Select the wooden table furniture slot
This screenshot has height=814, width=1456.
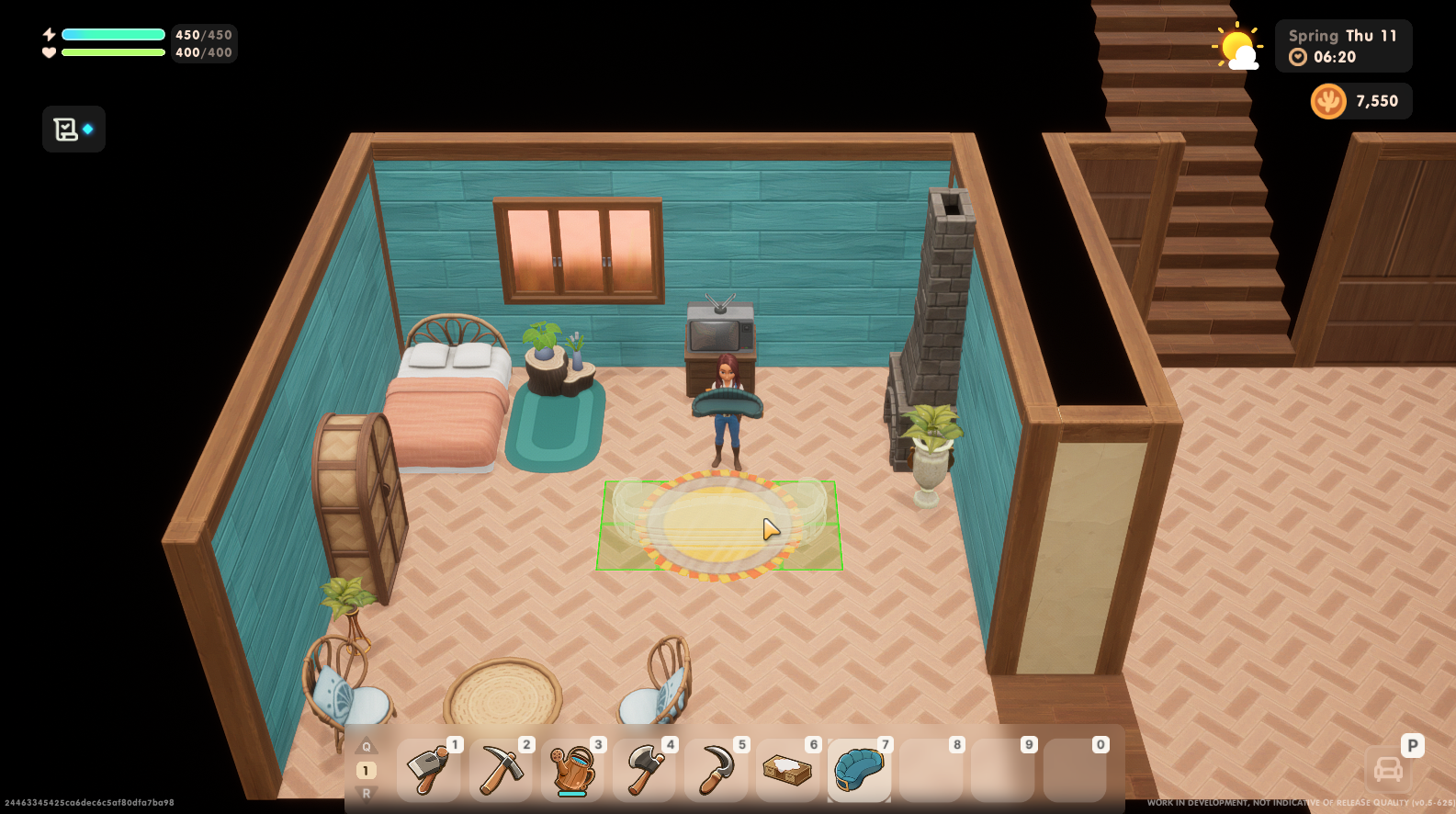[x=787, y=770]
